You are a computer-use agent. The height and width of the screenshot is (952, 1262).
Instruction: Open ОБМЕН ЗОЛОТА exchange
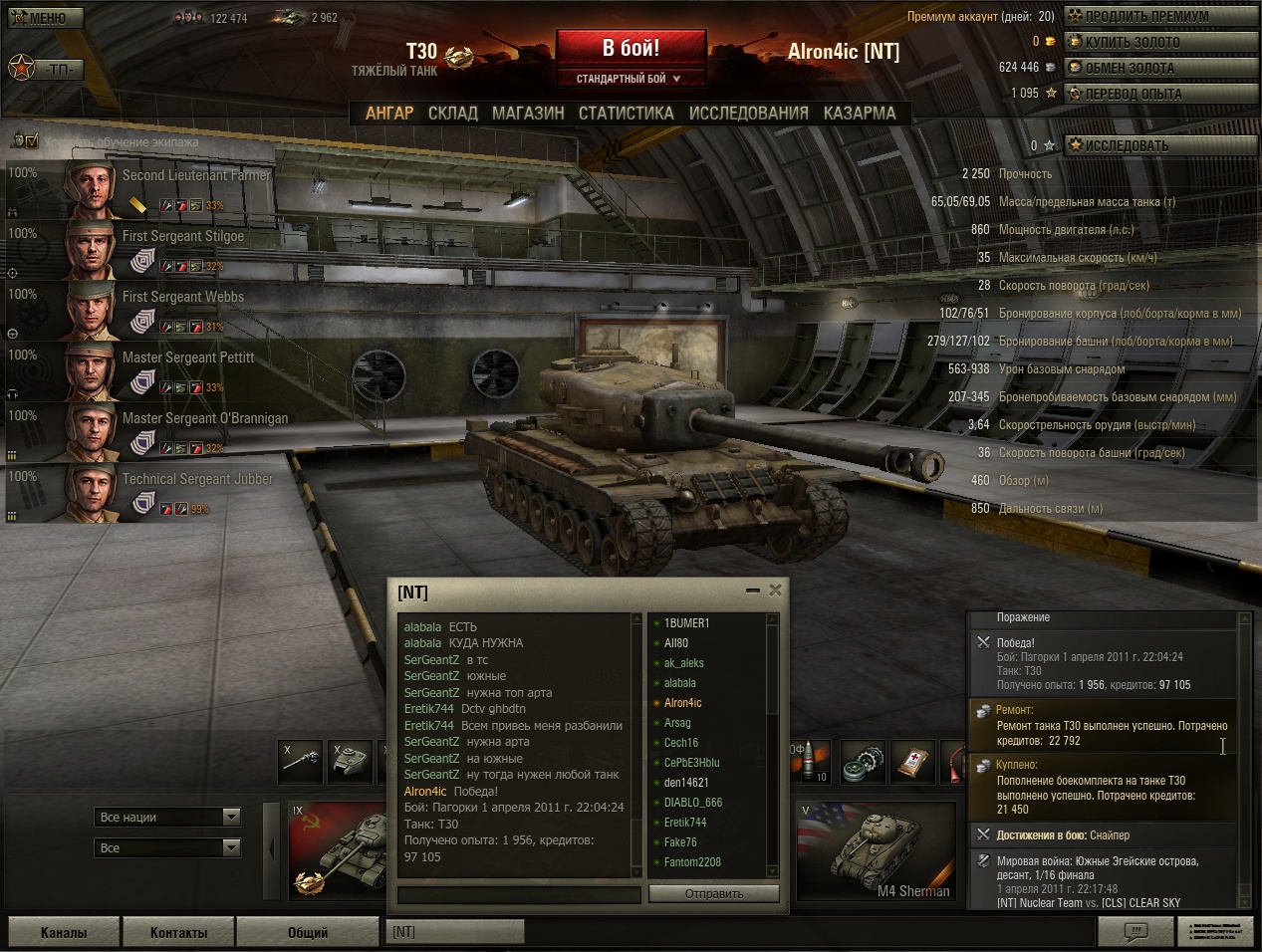[1158, 68]
